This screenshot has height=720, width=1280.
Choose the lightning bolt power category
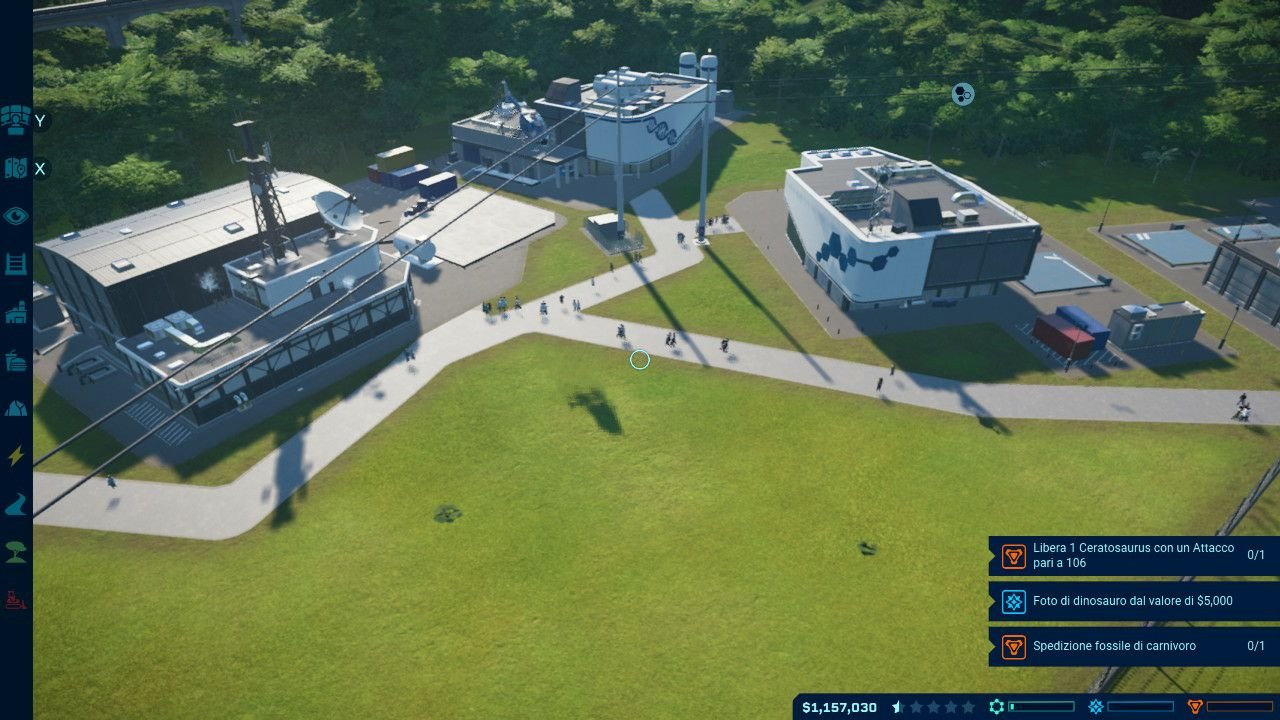15,456
